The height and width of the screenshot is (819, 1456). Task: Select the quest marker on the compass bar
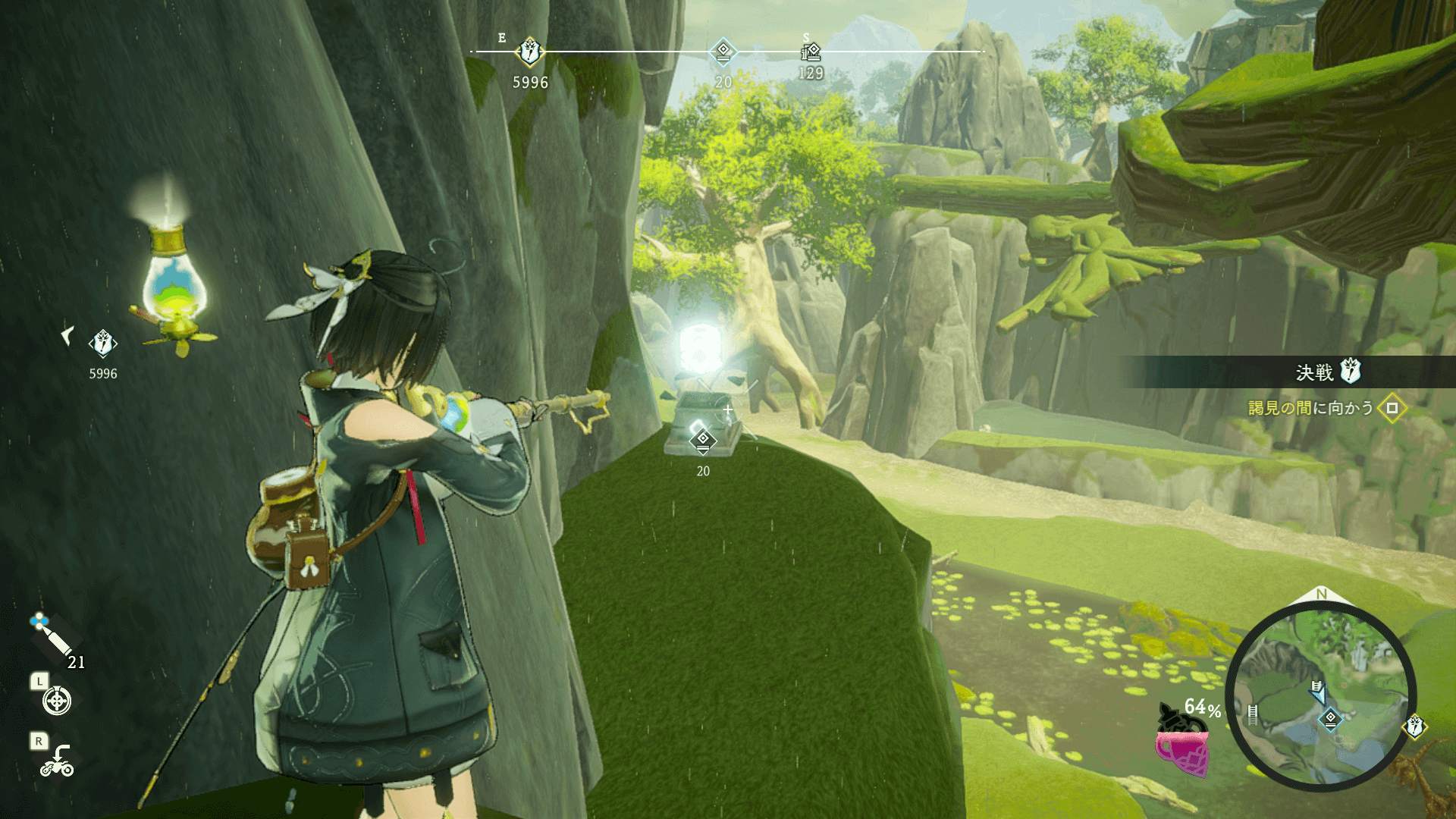click(x=529, y=52)
